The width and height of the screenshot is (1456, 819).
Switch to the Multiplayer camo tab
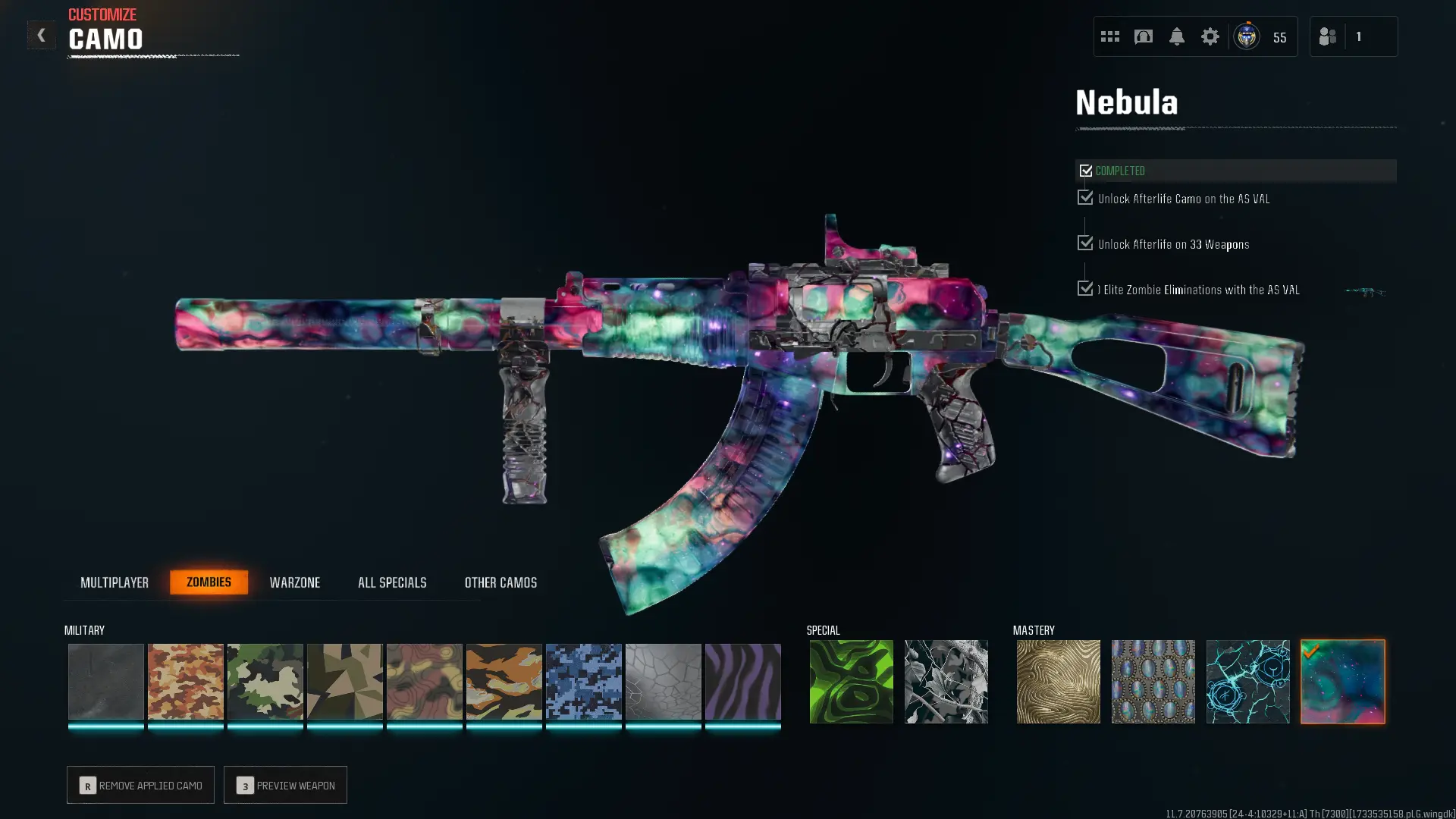coord(115,582)
